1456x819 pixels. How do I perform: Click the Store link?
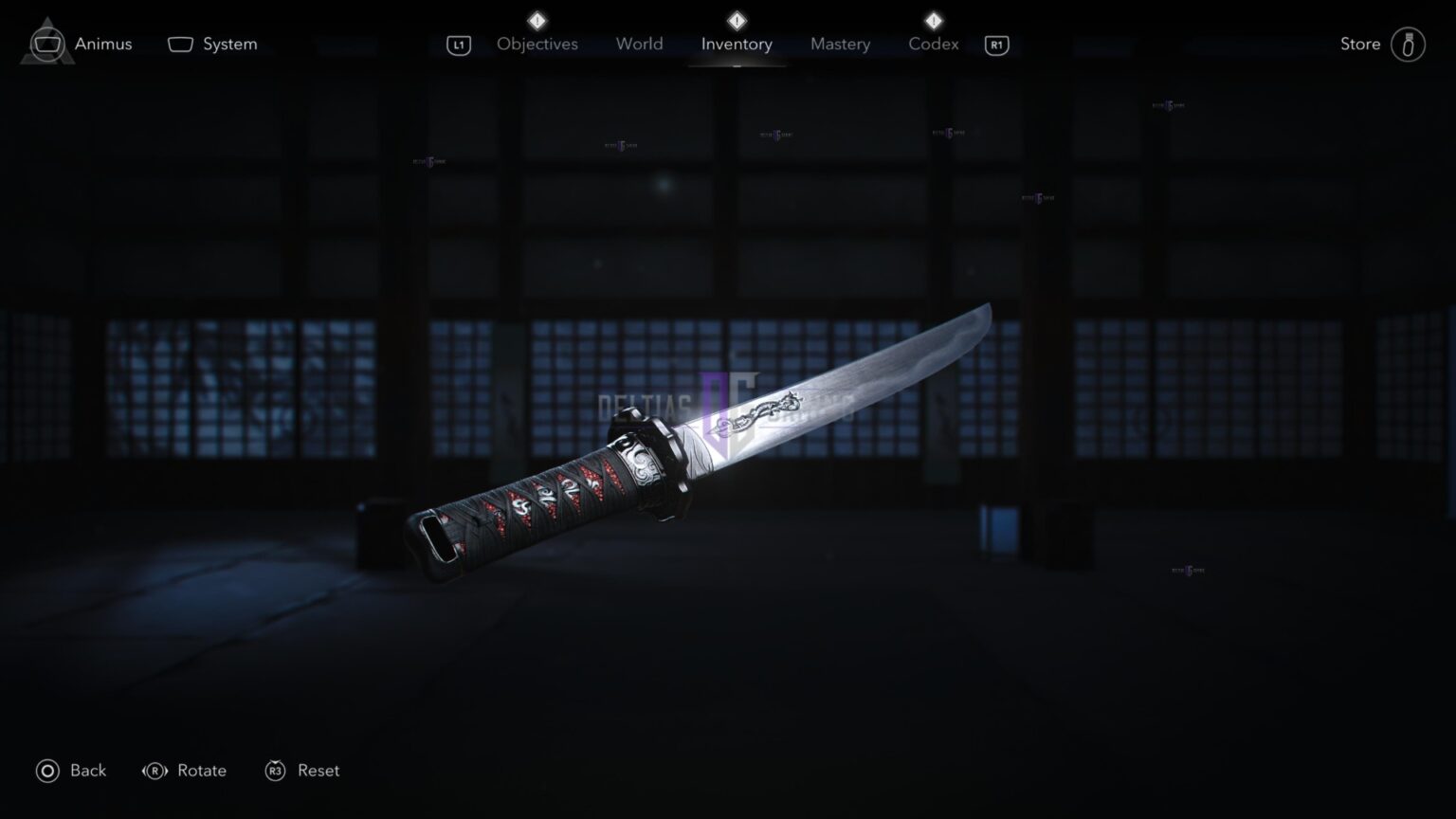tap(1359, 44)
